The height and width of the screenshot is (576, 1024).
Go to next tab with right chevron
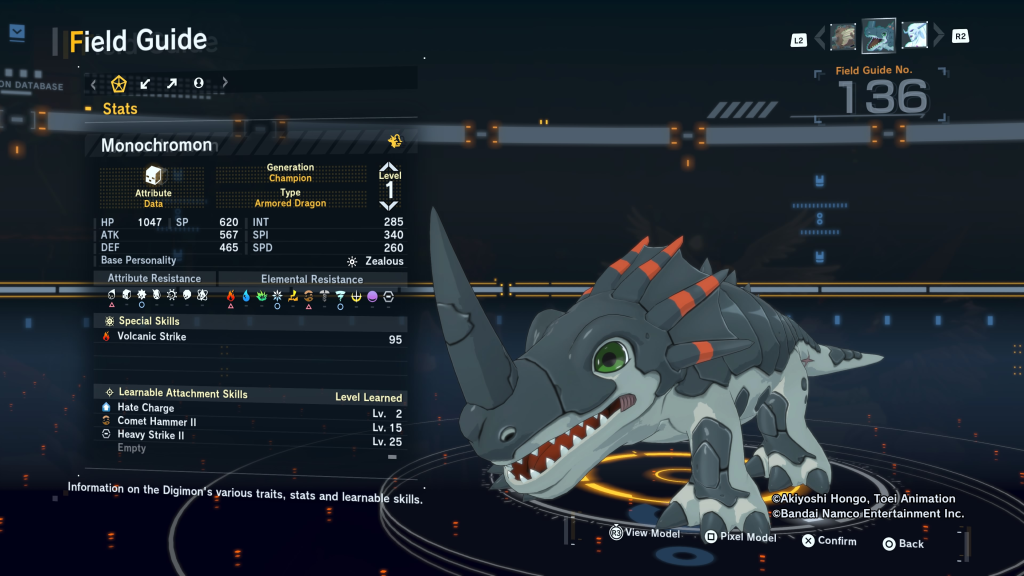(x=224, y=84)
